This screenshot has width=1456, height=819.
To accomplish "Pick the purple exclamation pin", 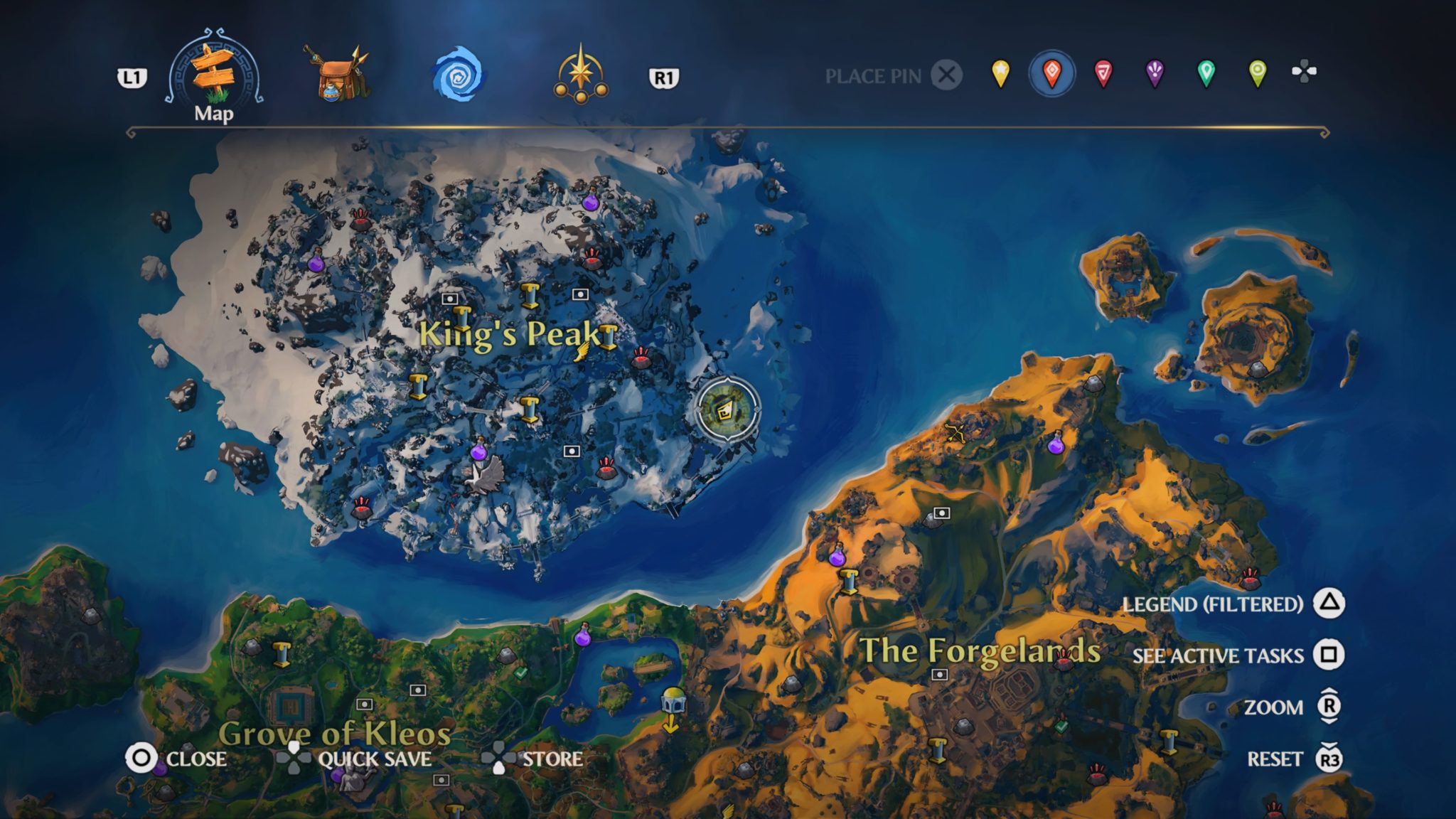I will pyautogui.click(x=1155, y=73).
